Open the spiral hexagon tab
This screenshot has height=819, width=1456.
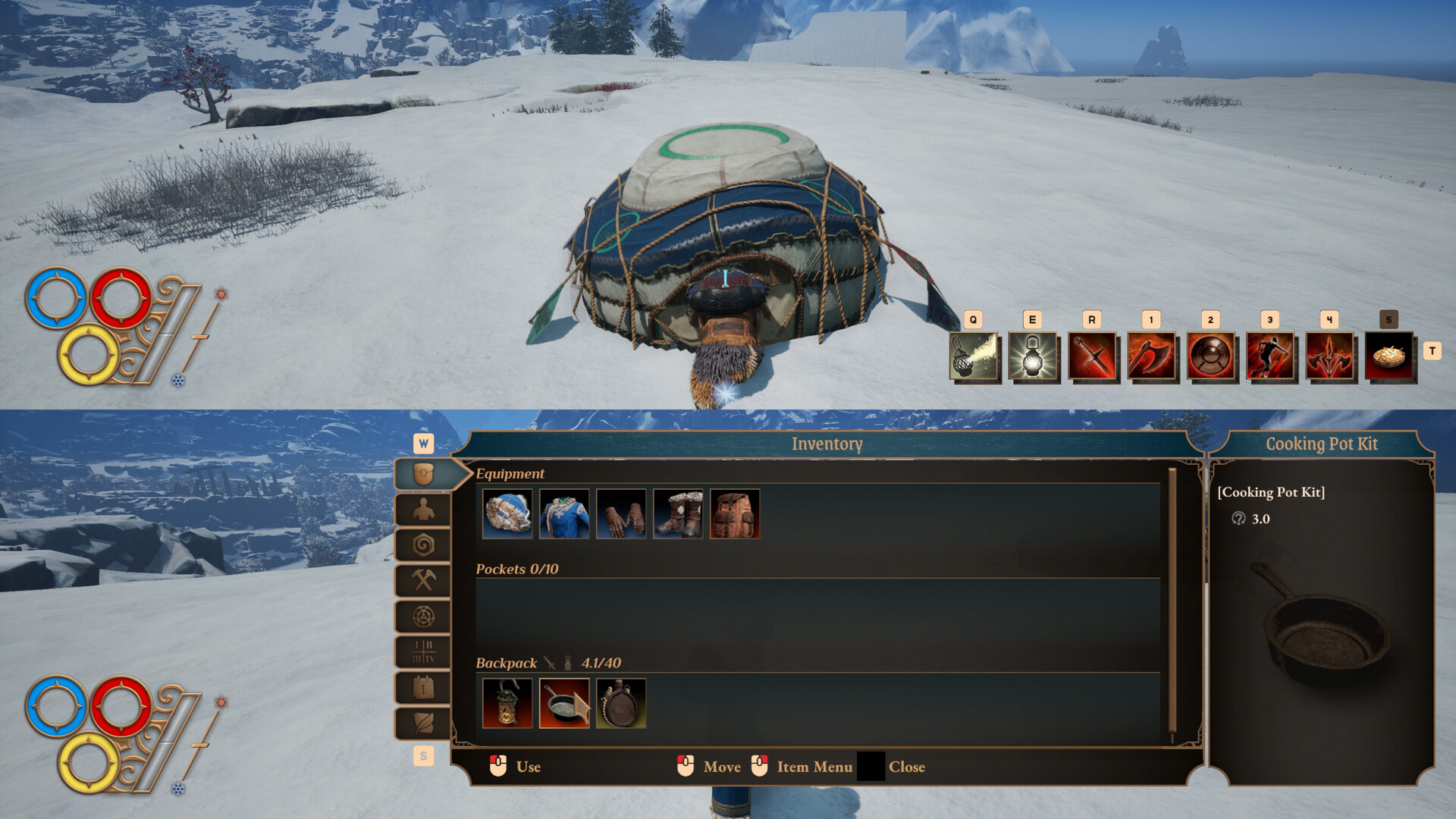[423, 545]
